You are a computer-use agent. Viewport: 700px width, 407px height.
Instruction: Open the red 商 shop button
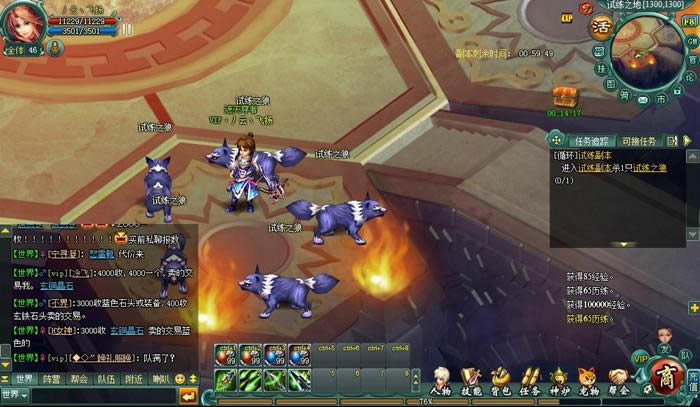[x=665, y=376]
